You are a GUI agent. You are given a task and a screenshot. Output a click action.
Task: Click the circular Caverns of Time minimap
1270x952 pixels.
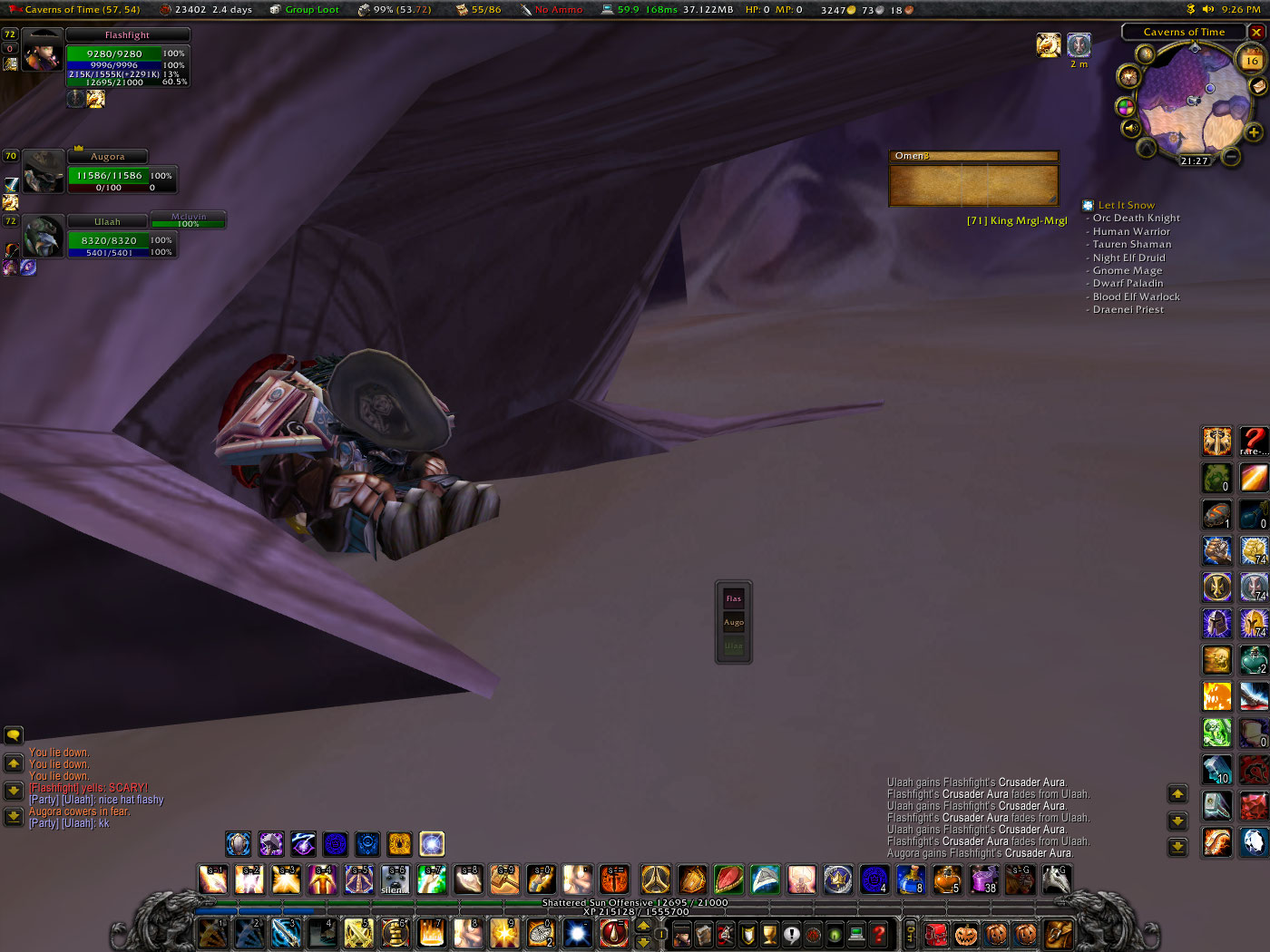tap(1192, 100)
